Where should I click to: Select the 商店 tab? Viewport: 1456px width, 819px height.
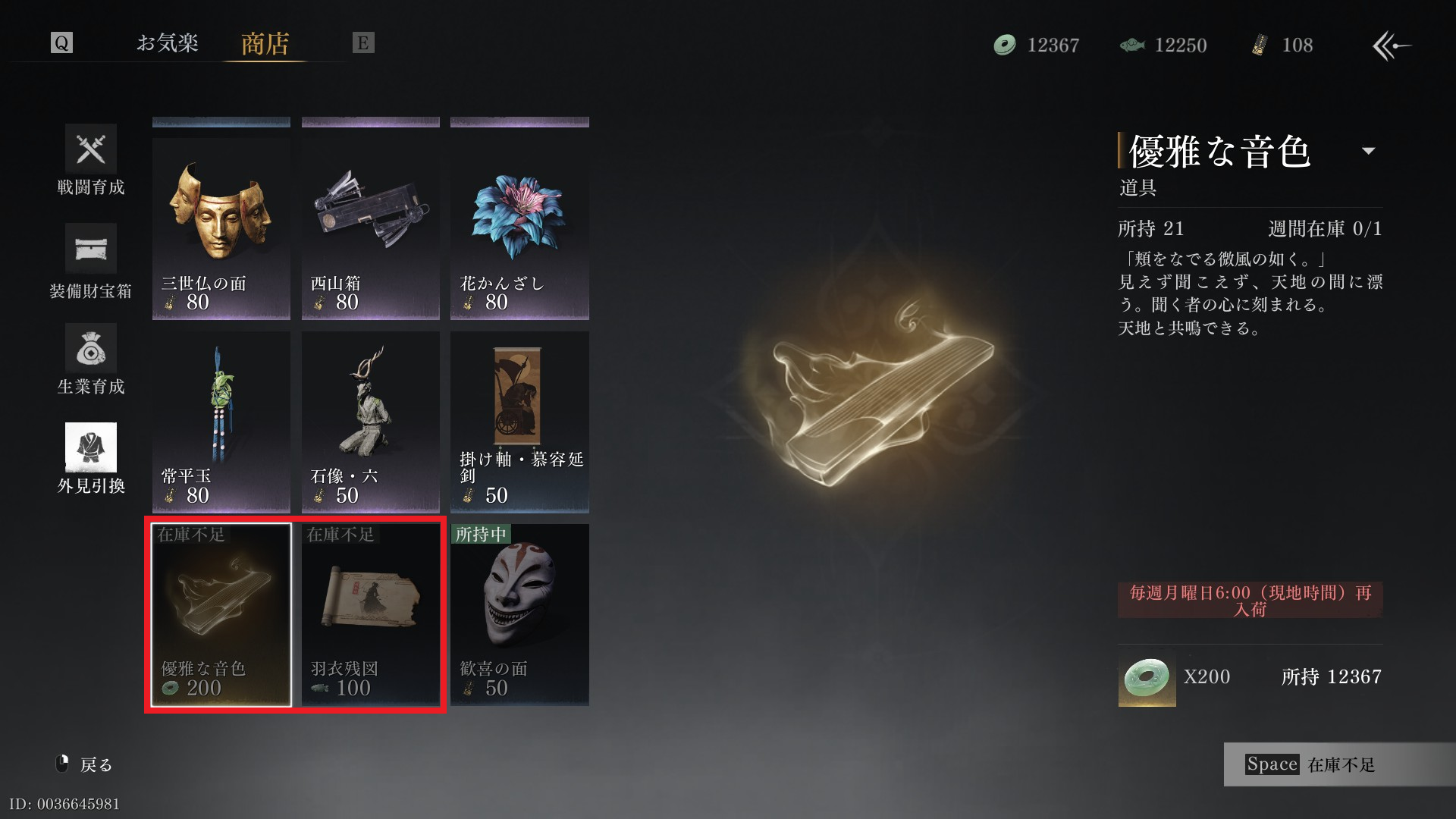coord(265,44)
